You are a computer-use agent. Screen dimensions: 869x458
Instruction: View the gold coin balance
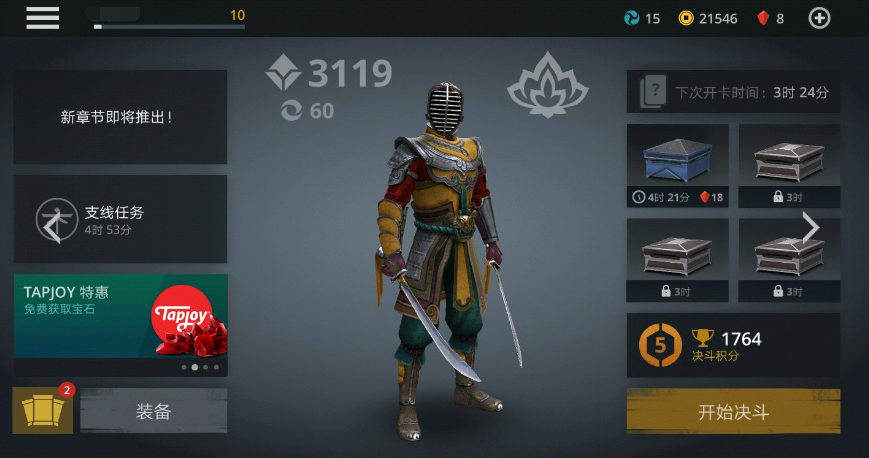click(x=707, y=18)
